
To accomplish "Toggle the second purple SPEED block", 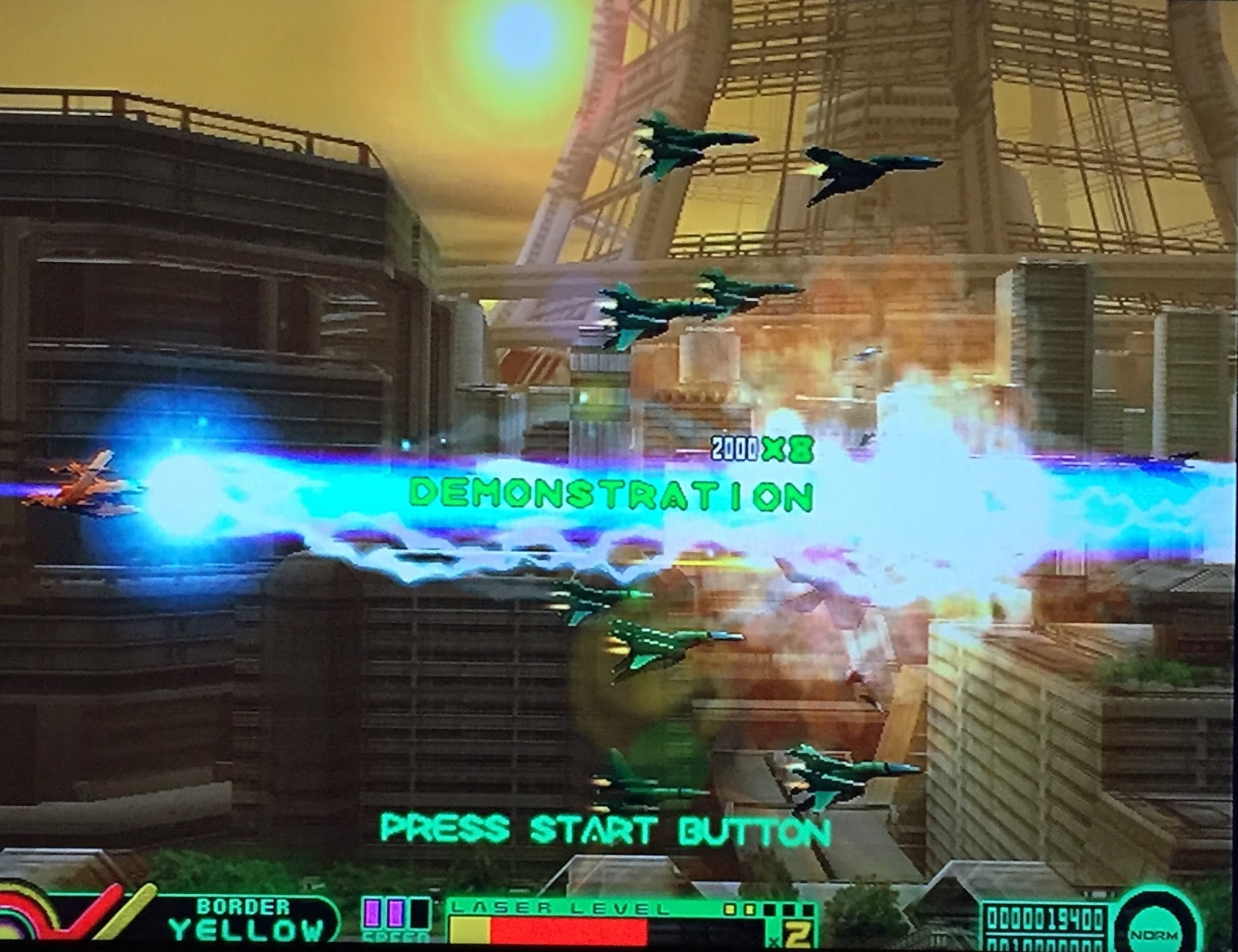I will pyautogui.click(x=395, y=914).
